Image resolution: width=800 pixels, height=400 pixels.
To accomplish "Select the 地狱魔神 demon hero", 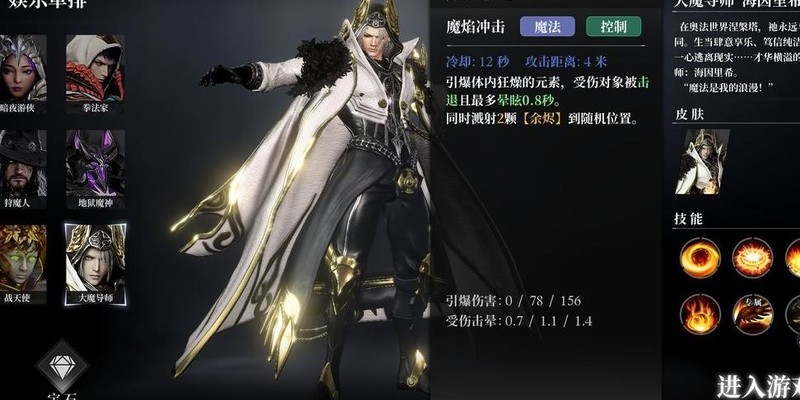I will pos(95,160).
